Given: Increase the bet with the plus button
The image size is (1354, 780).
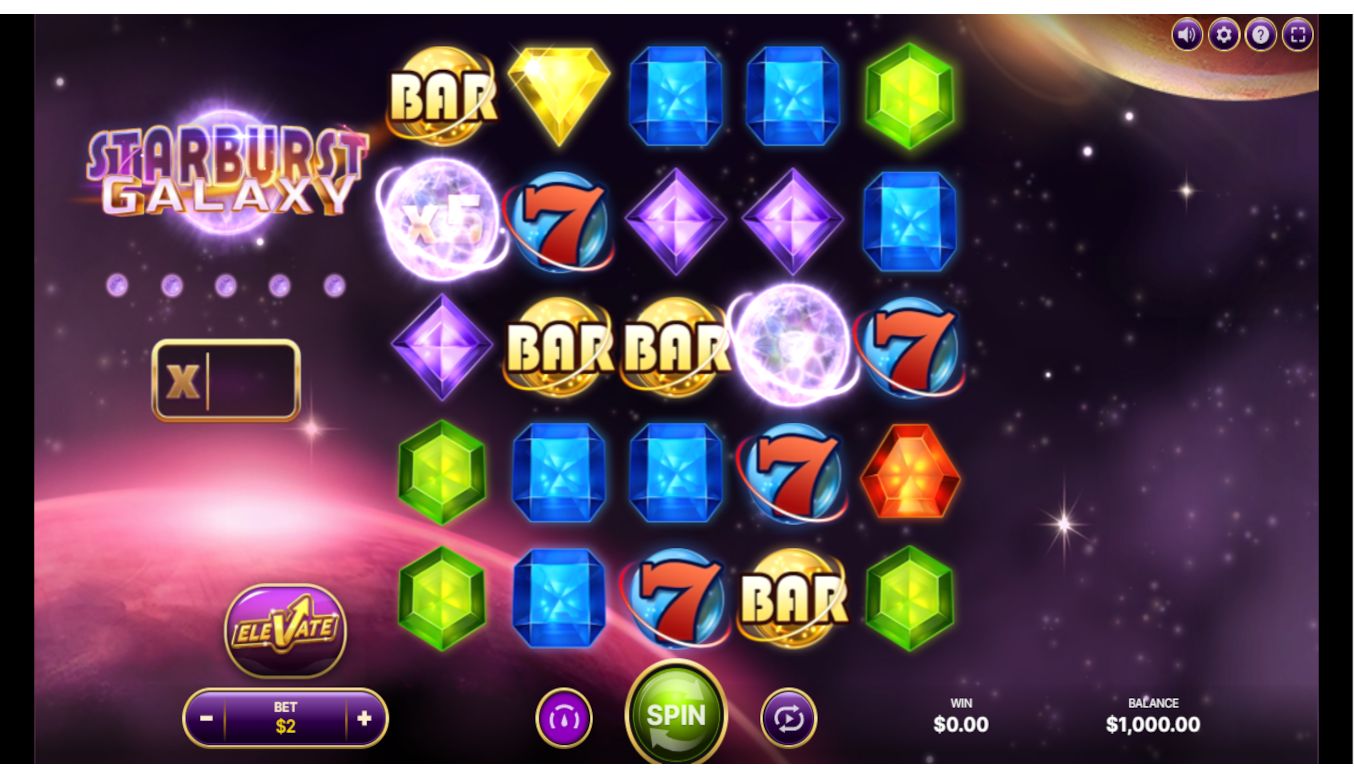Looking at the screenshot, I should [x=365, y=718].
